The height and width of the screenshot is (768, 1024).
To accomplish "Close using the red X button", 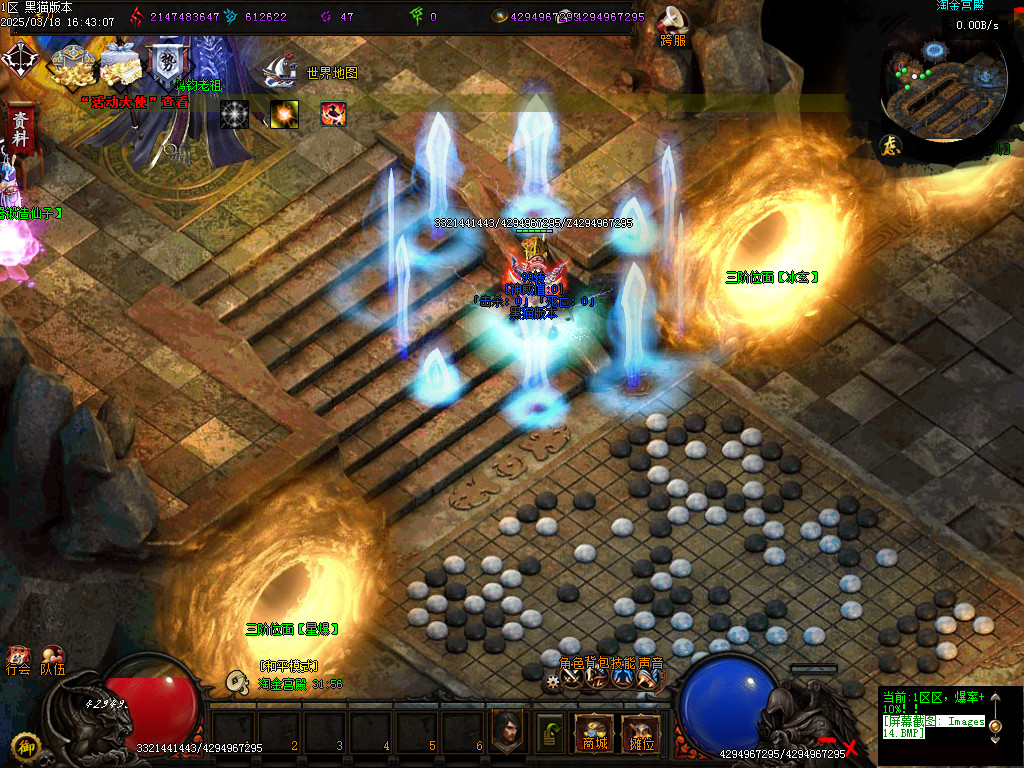I will 851,747.
